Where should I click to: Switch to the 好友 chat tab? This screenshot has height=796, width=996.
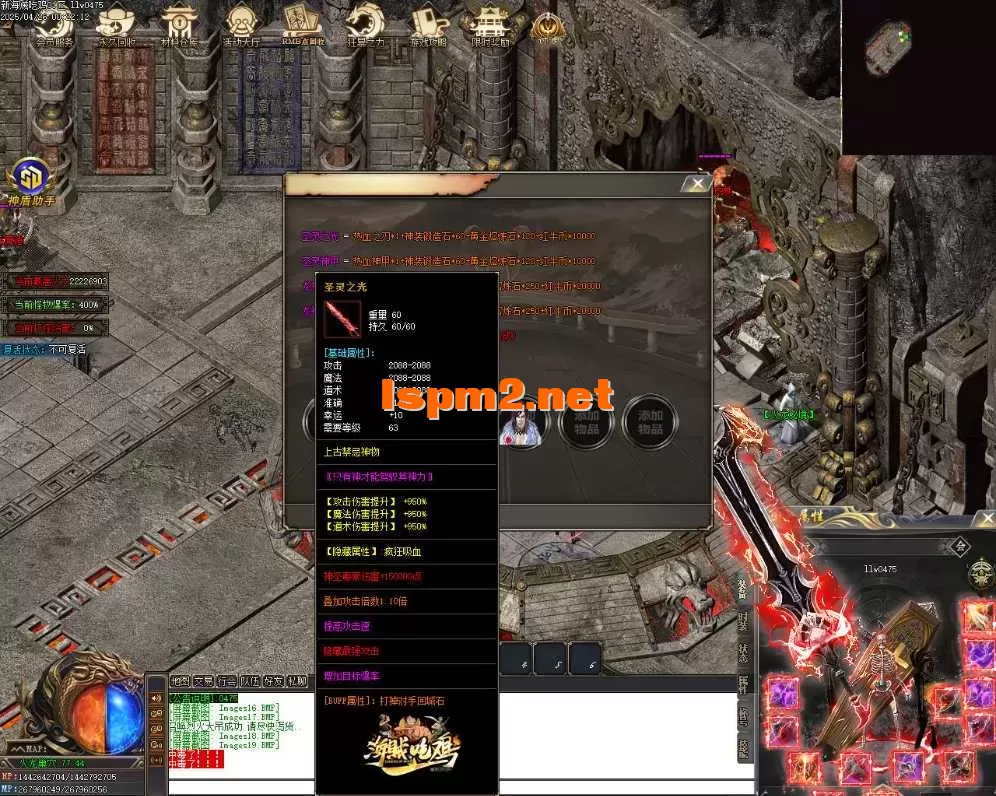(274, 681)
